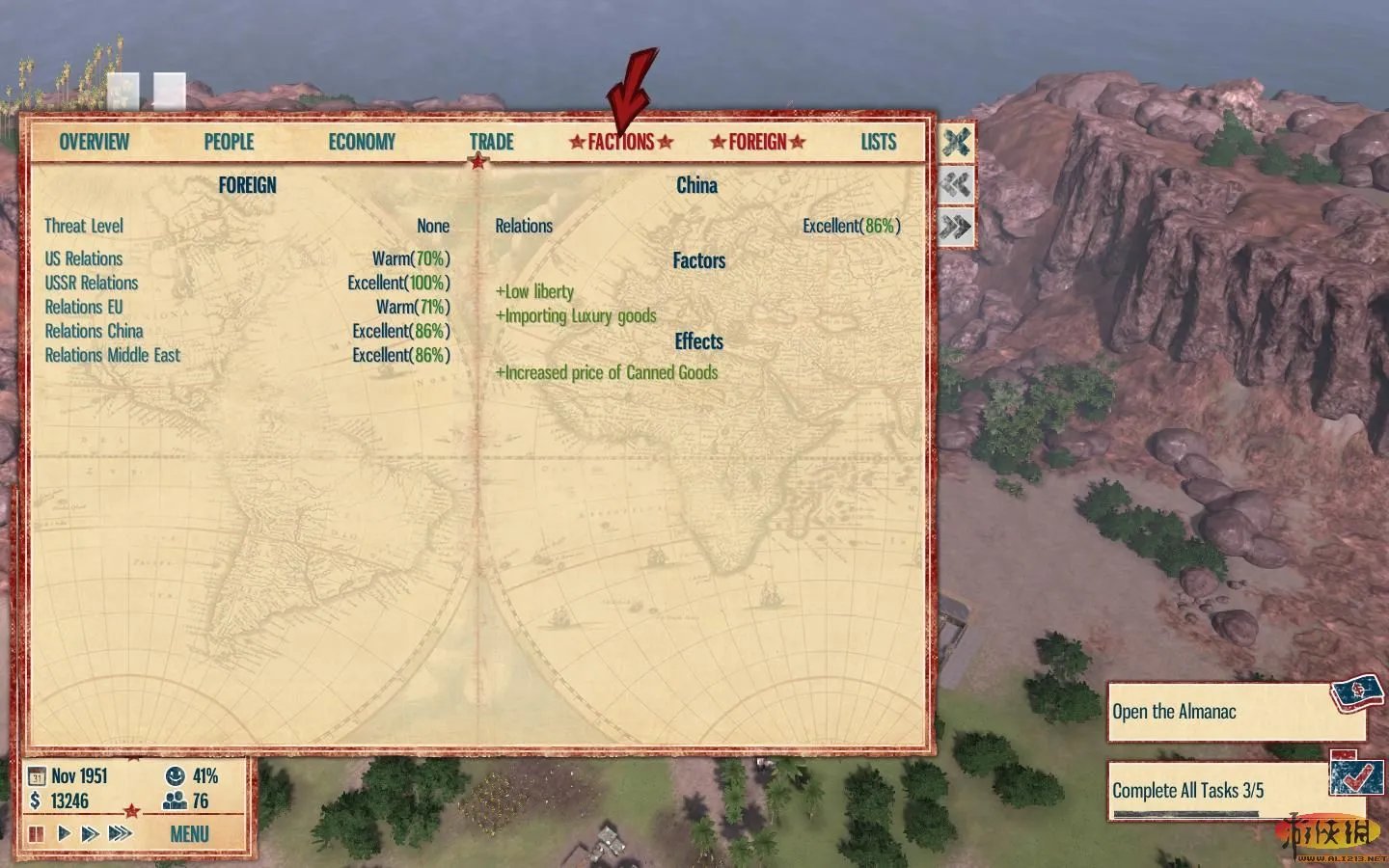The image size is (1389, 868).
Task: Choose the USSR Relations row
Action: click(92, 283)
